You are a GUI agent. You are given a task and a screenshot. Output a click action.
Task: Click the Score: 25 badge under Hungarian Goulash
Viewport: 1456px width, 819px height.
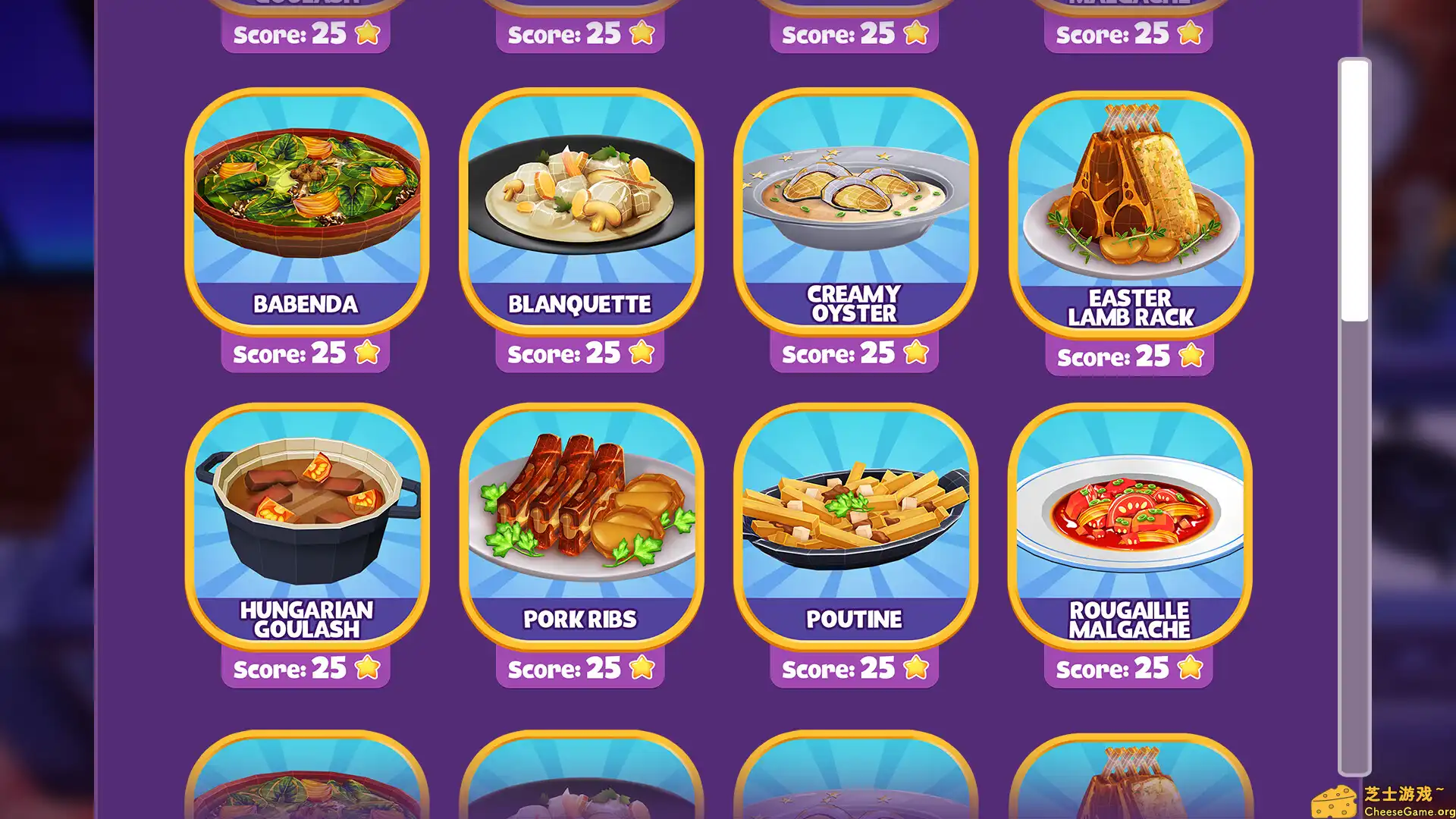pos(306,668)
